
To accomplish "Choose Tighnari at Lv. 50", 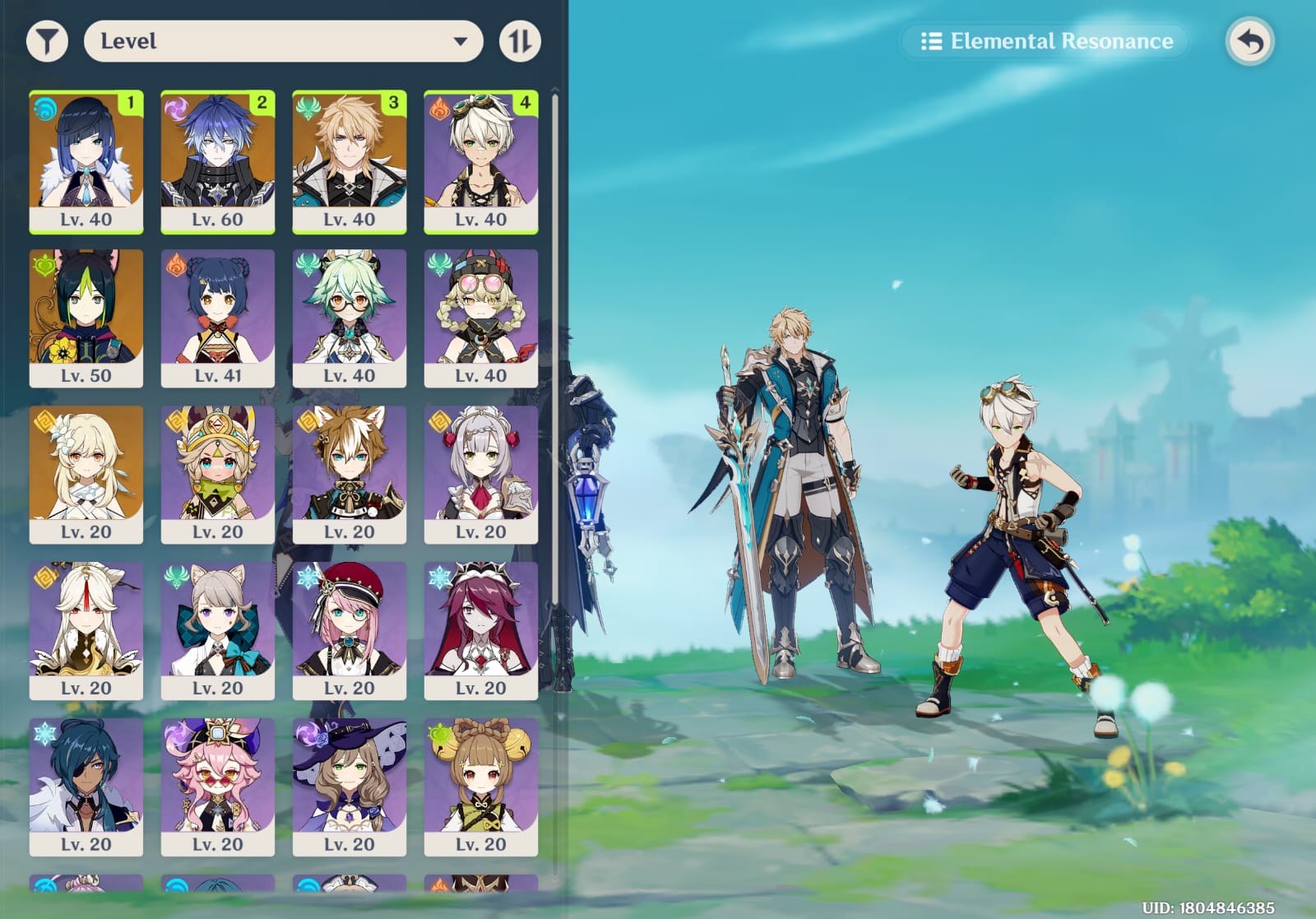I will click(86, 318).
